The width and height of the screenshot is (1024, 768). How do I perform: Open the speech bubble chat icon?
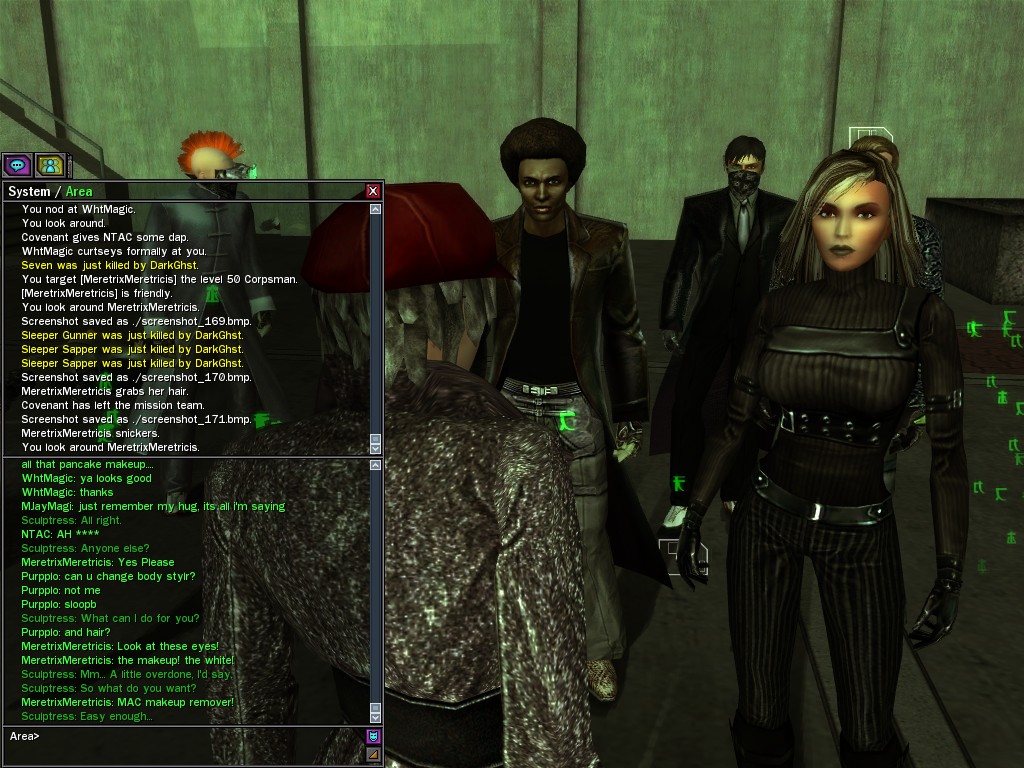pyautogui.click(x=17, y=165)
